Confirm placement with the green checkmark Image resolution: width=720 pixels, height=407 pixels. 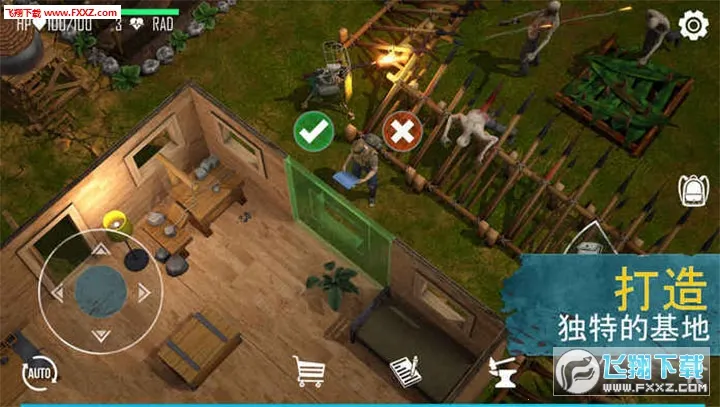pos(314,130)
